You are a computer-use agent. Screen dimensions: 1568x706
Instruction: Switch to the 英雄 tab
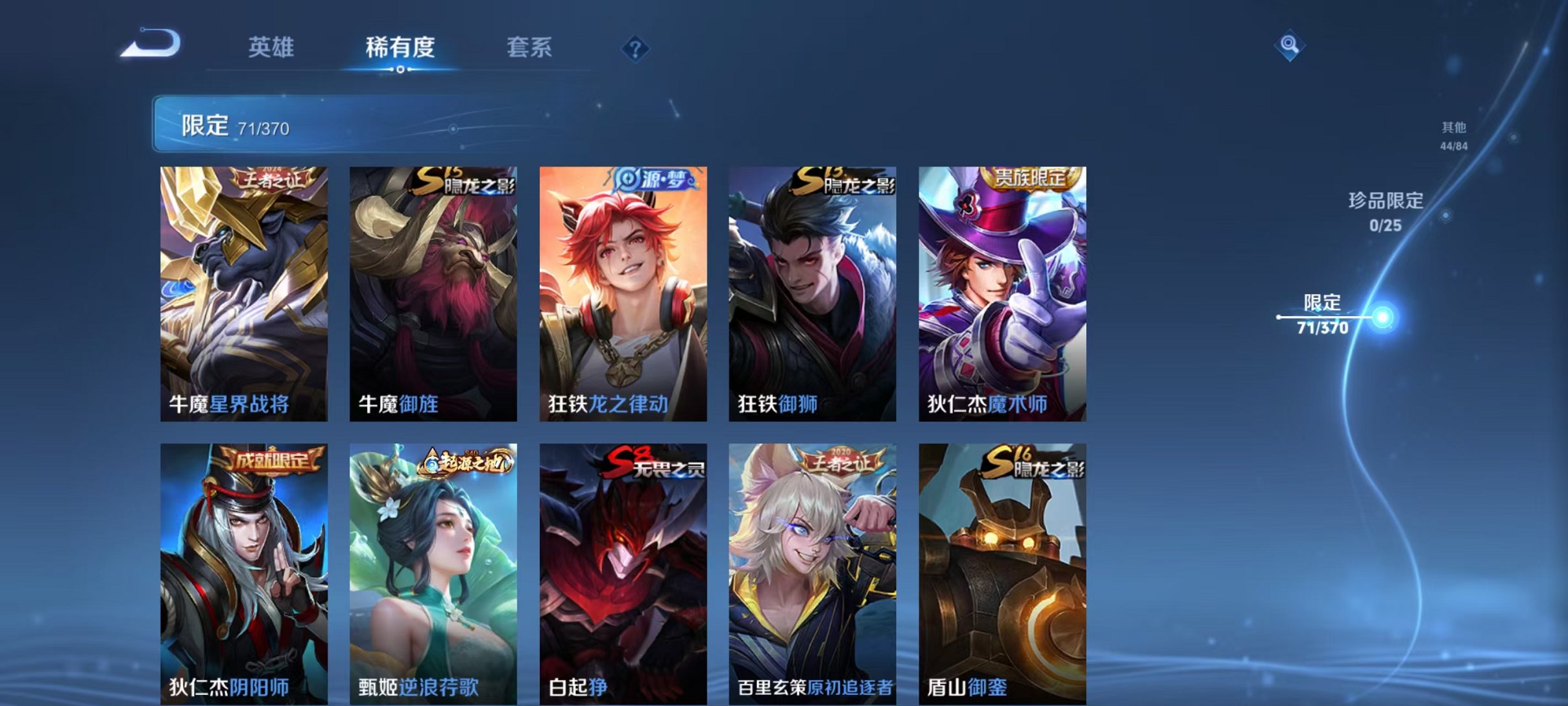click(x=272, y=47)
